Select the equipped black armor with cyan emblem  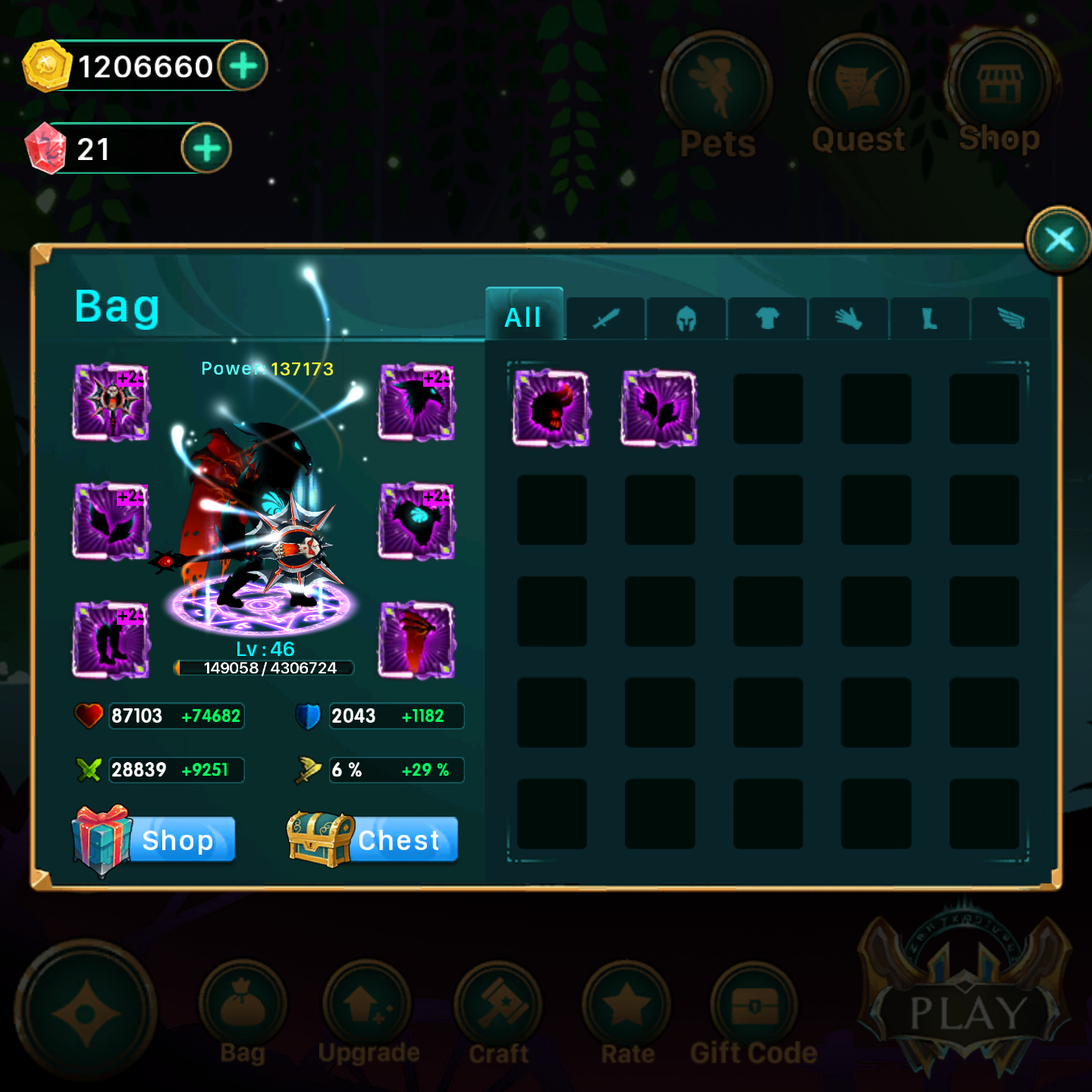[417, 521]
